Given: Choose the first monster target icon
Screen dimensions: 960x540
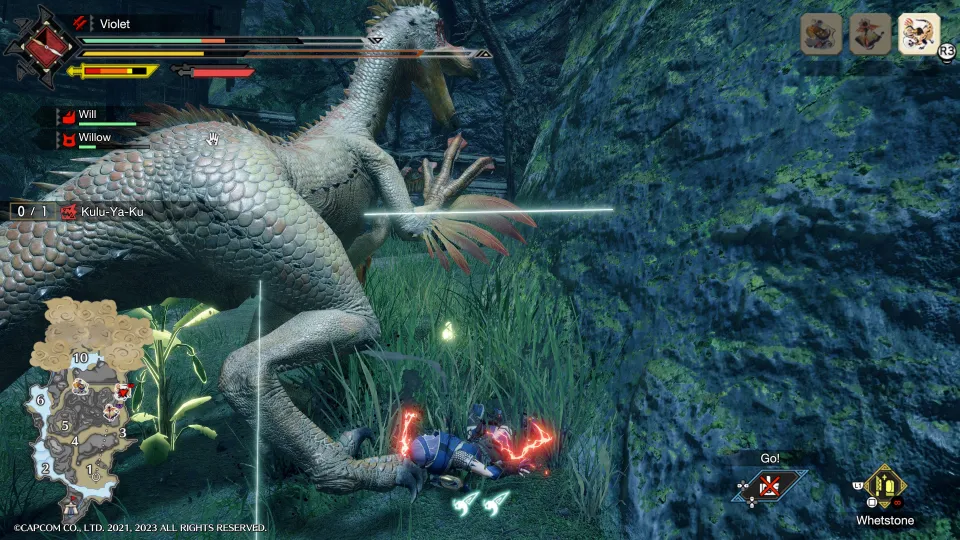Looking at the screenshot, I should 820,34.
